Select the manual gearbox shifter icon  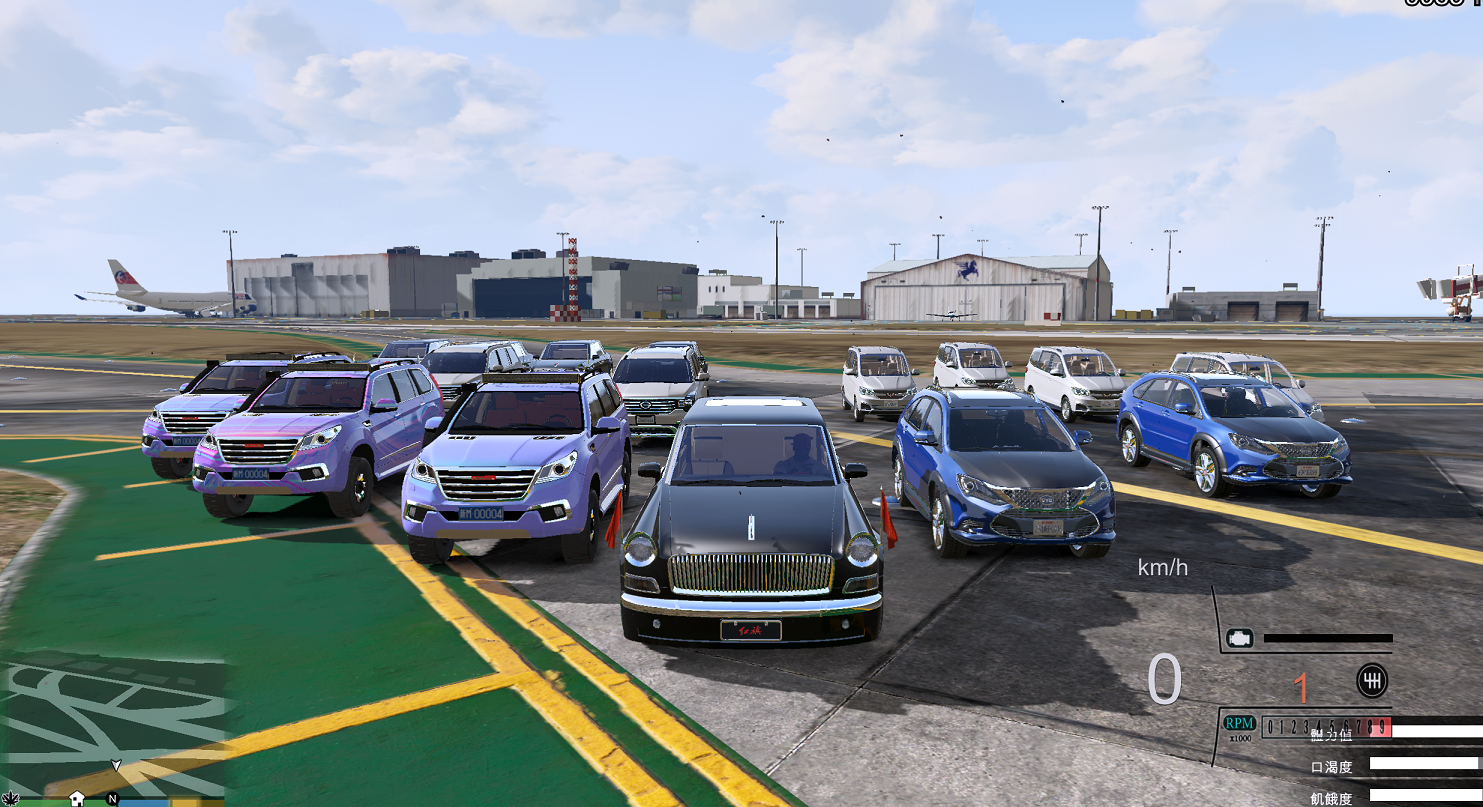1372,681
